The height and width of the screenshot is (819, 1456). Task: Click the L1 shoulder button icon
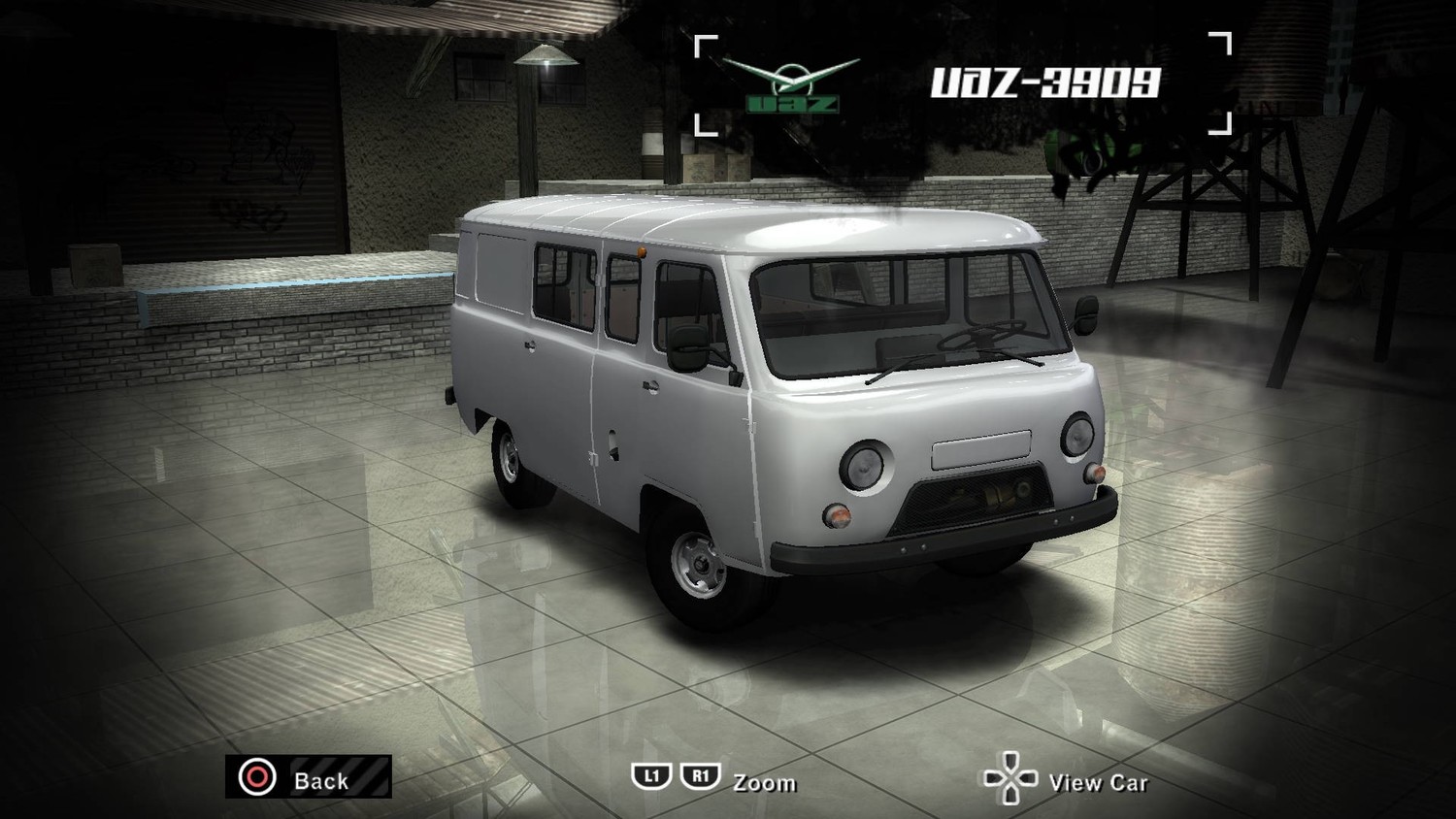point(652,776)
